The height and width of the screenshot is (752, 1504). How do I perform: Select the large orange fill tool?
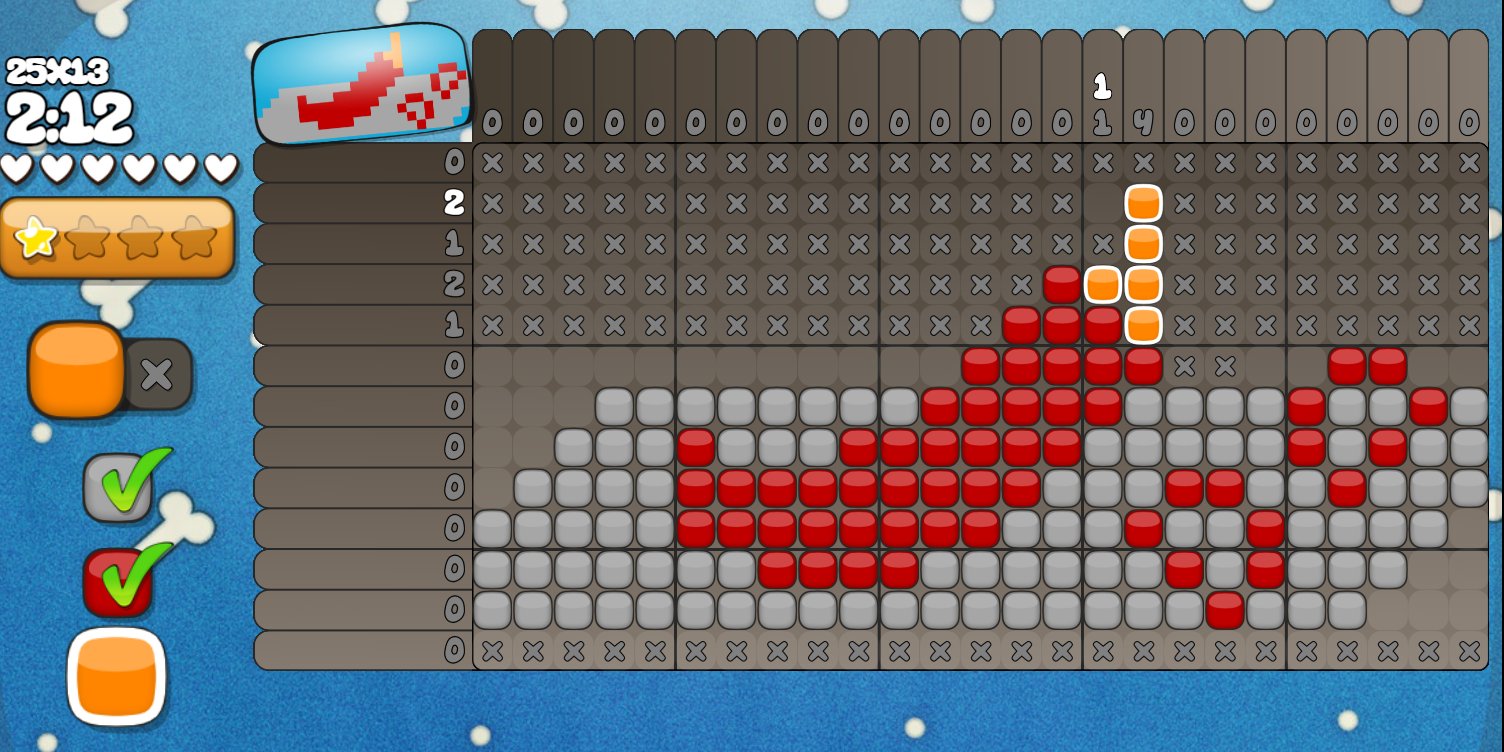point(76,369)
